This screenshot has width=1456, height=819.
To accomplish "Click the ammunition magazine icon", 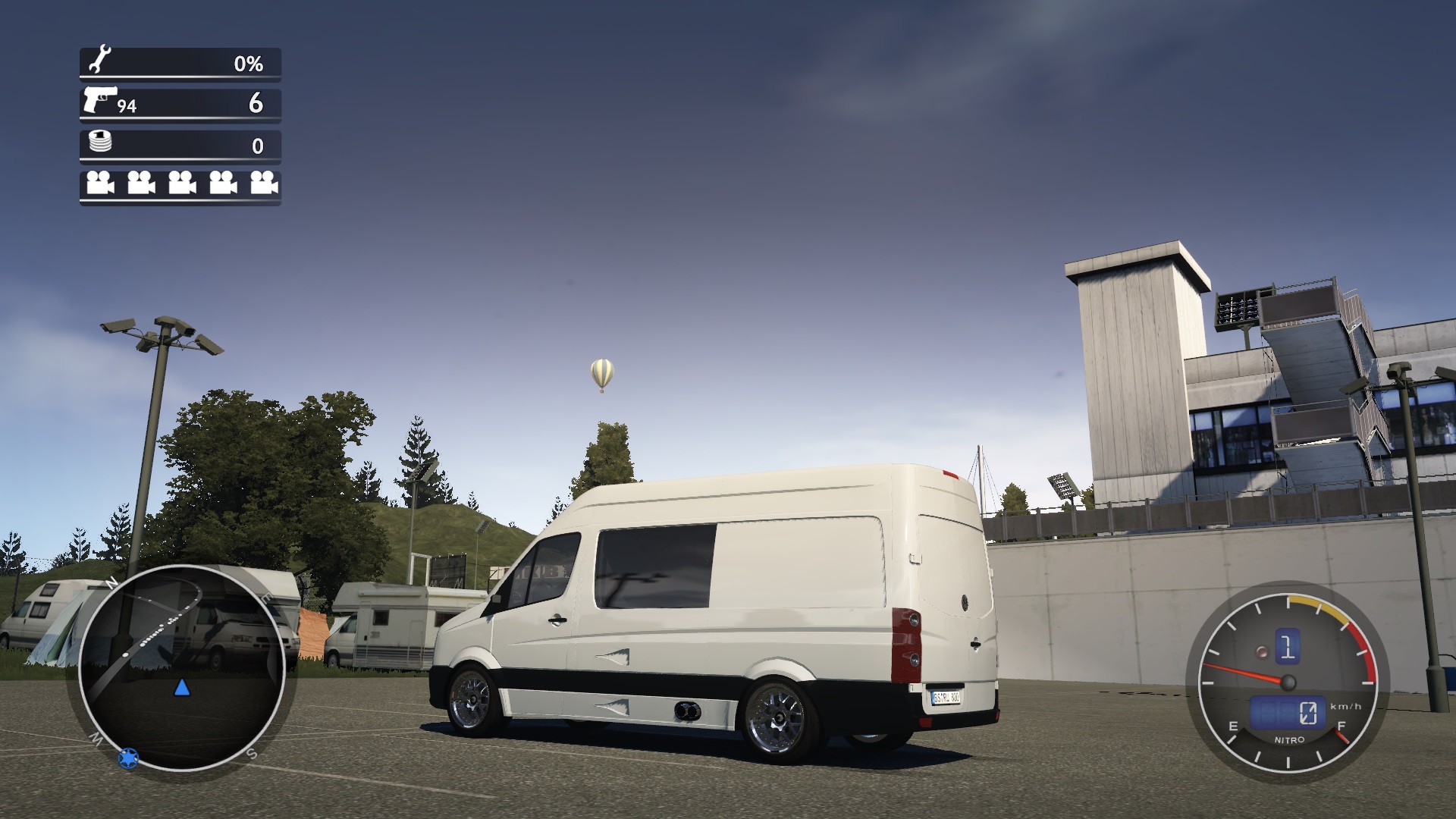I will 99,141.
